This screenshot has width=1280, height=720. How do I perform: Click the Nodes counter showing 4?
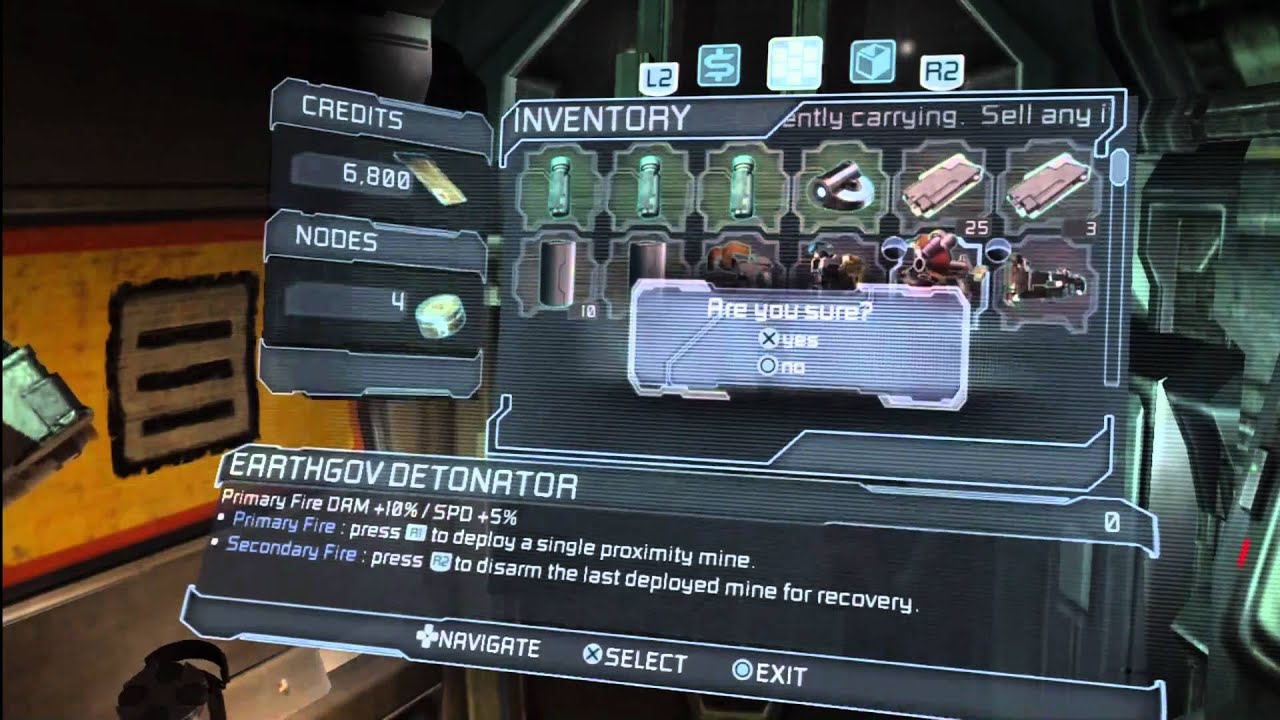390,300
